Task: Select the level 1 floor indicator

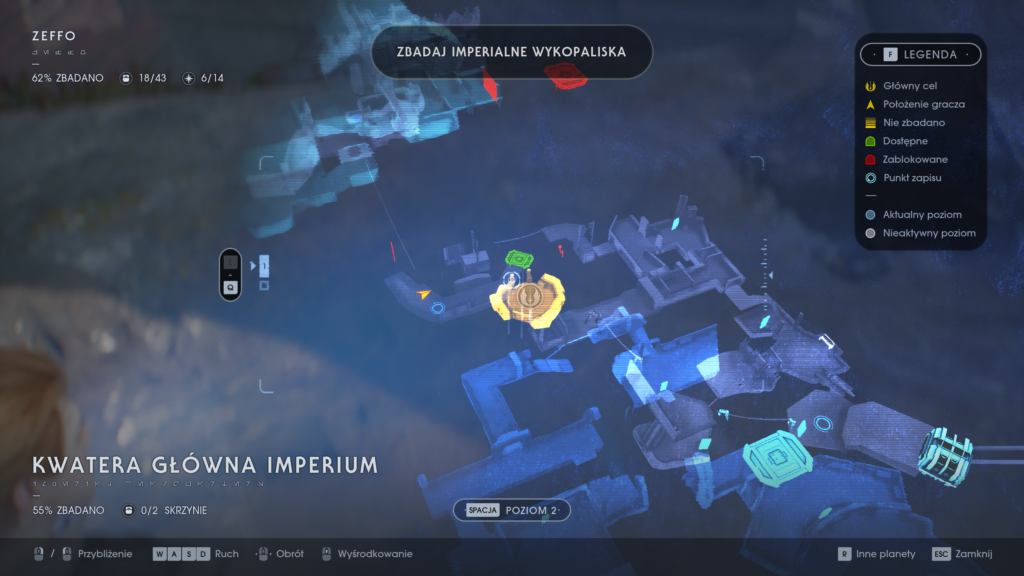Action: 264,266
